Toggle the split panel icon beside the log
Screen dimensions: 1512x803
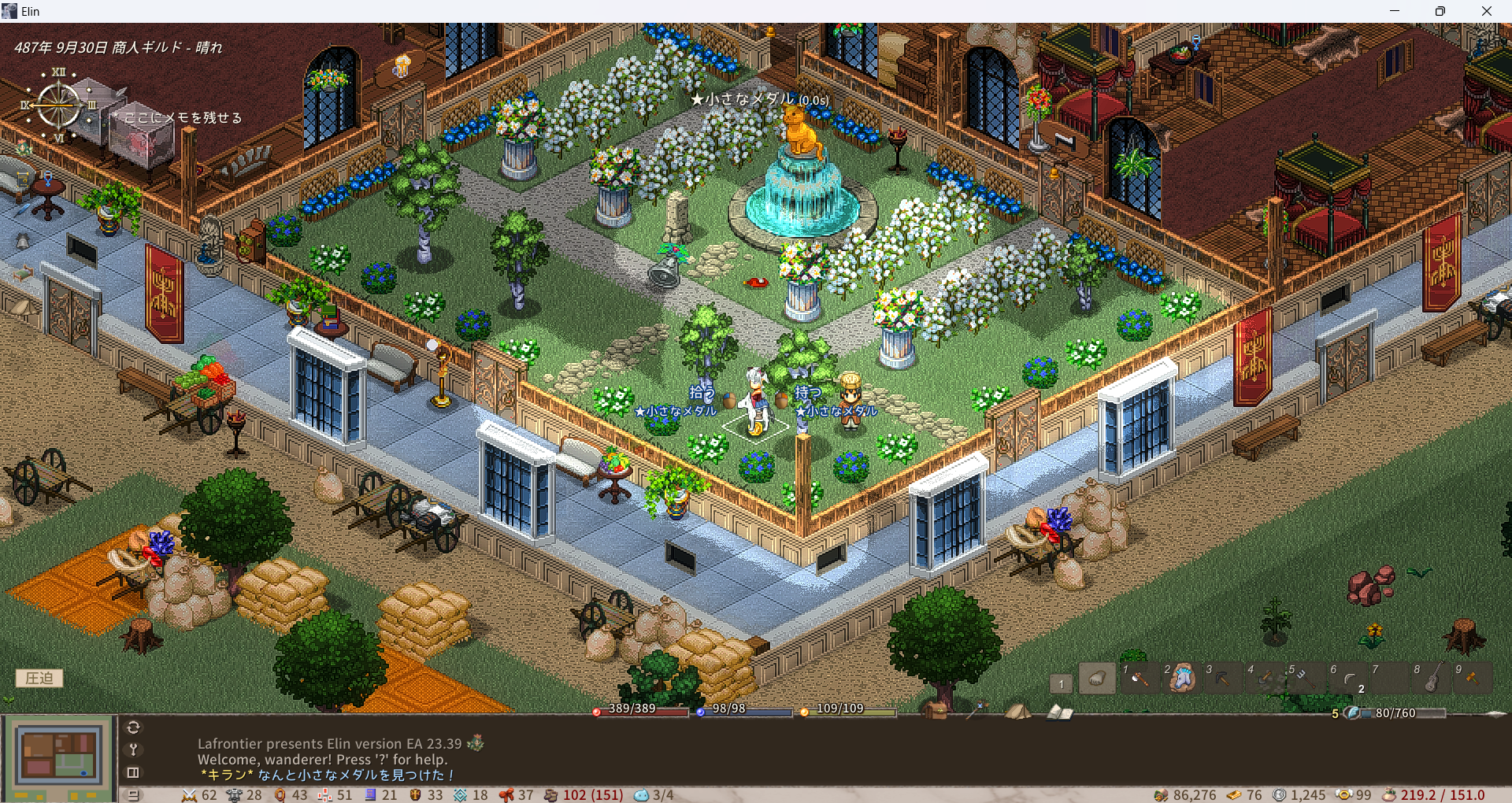point(133,772)
